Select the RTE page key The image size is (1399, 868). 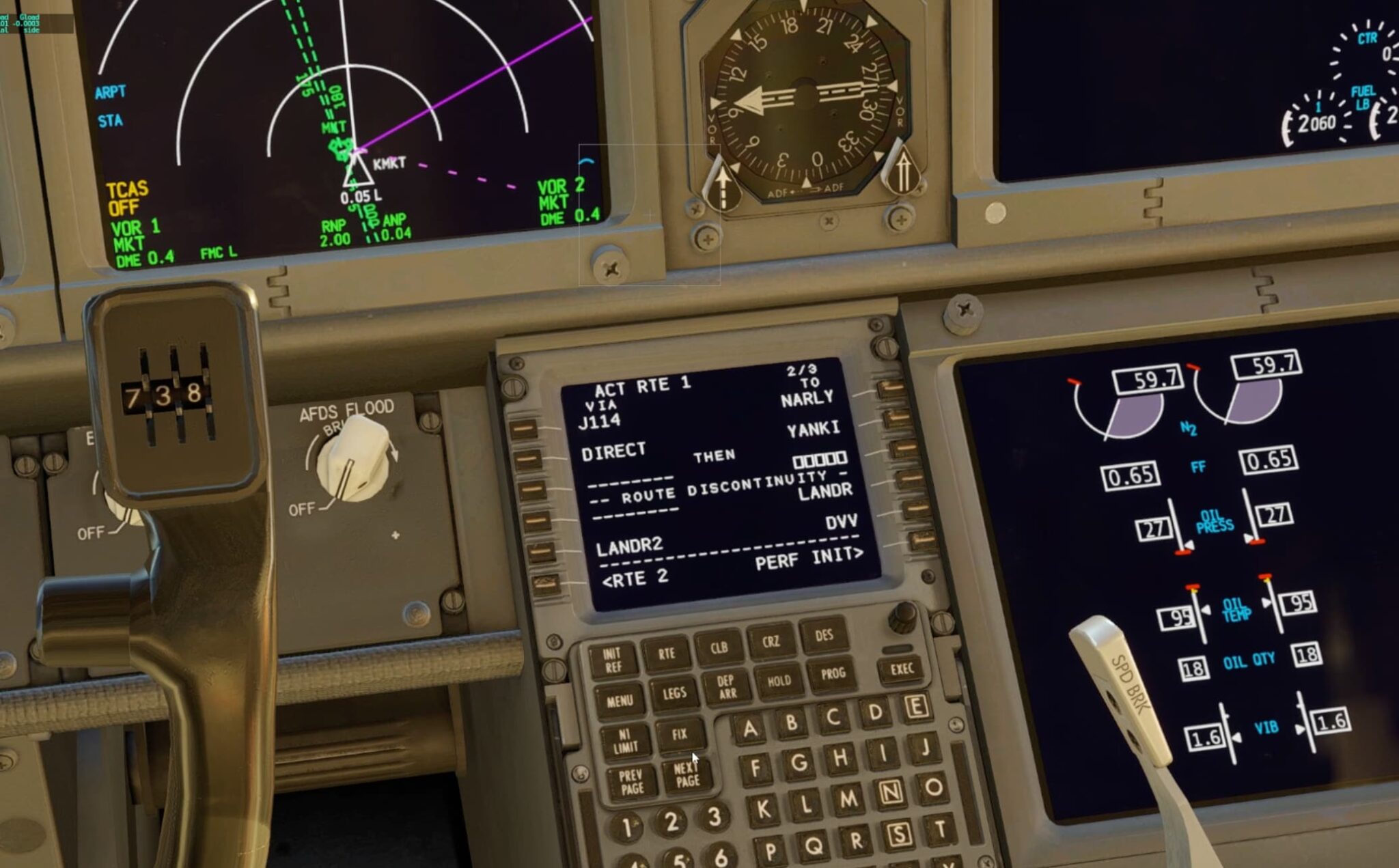[667, 653]
